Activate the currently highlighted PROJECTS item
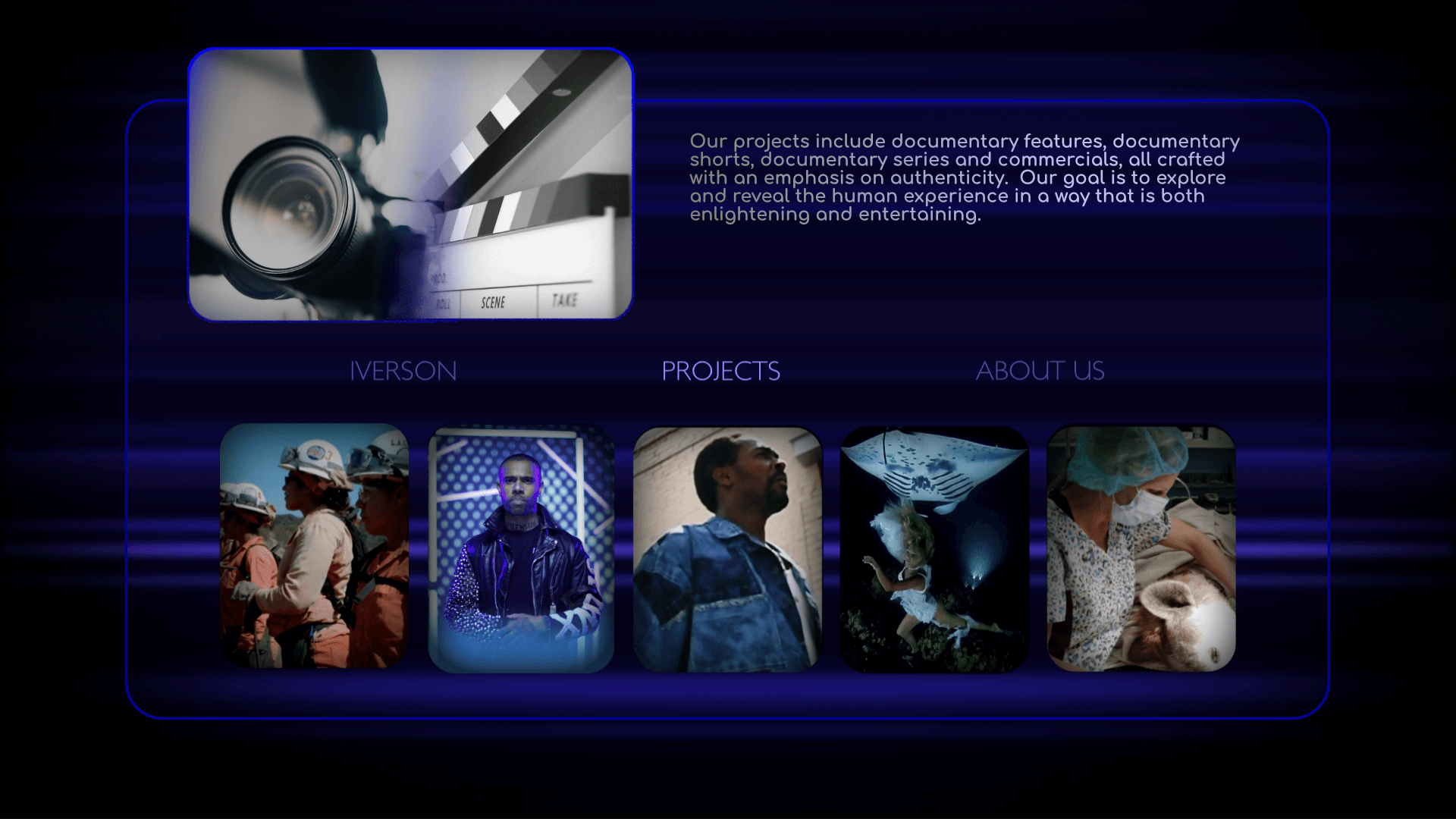The width and height of the screenshot is (1456, 819). coord(721,371)
